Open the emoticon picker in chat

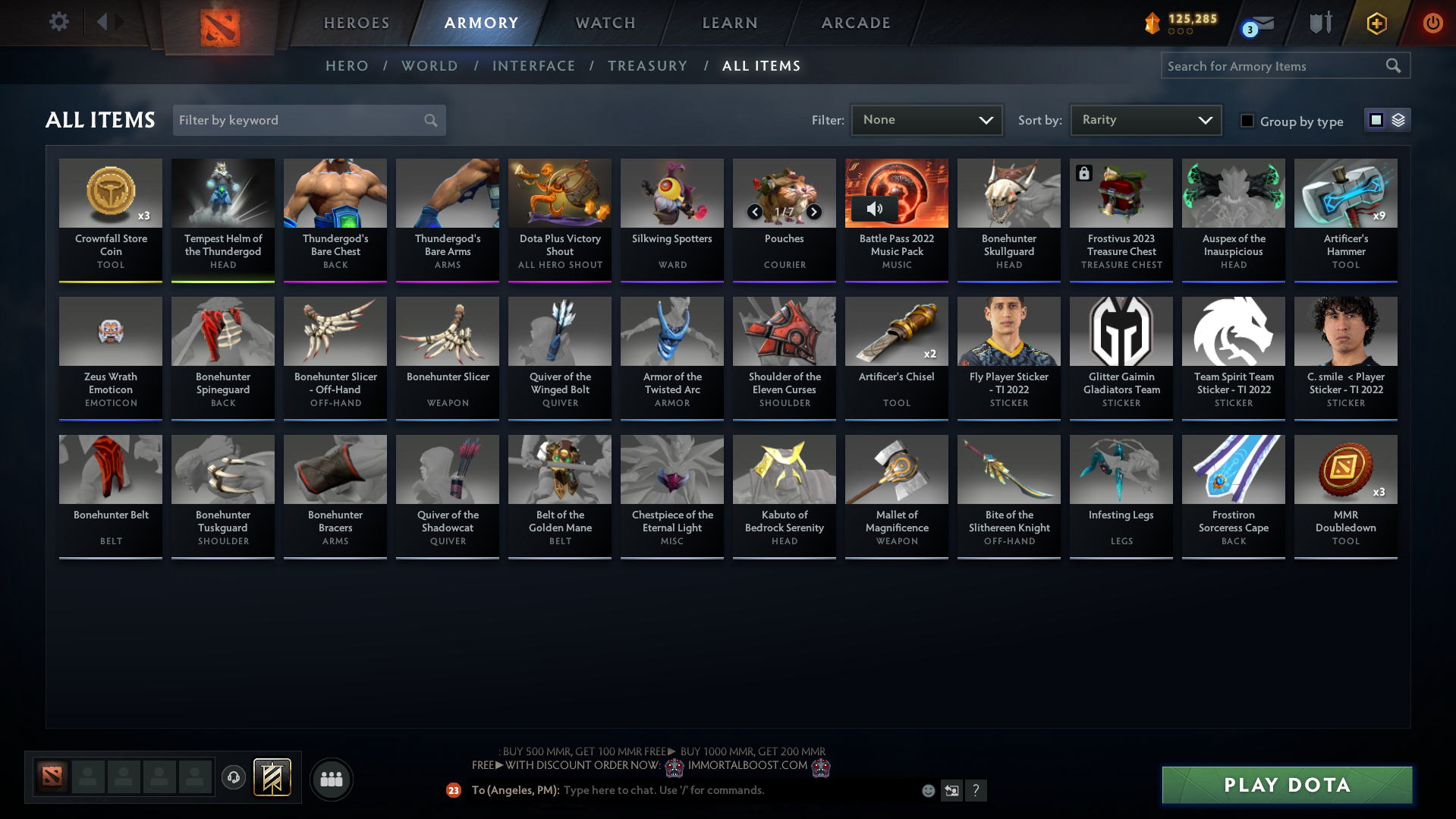point(927,790)
